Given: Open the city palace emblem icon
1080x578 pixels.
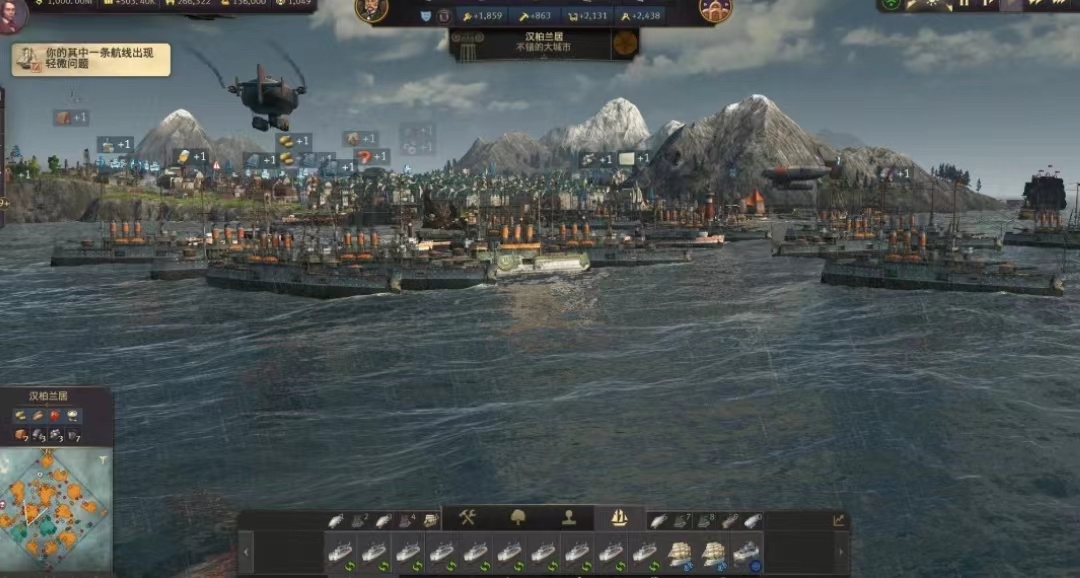Looking at the screenshot, I should [x=715, y=9].
